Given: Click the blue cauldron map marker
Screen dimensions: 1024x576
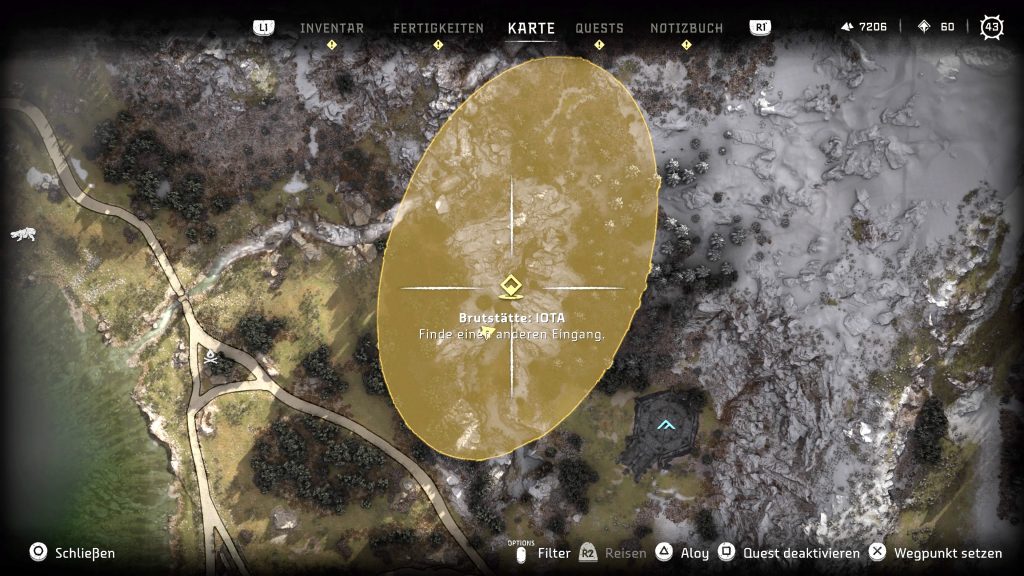Looking at the screenshot, I should coord(666,425).
